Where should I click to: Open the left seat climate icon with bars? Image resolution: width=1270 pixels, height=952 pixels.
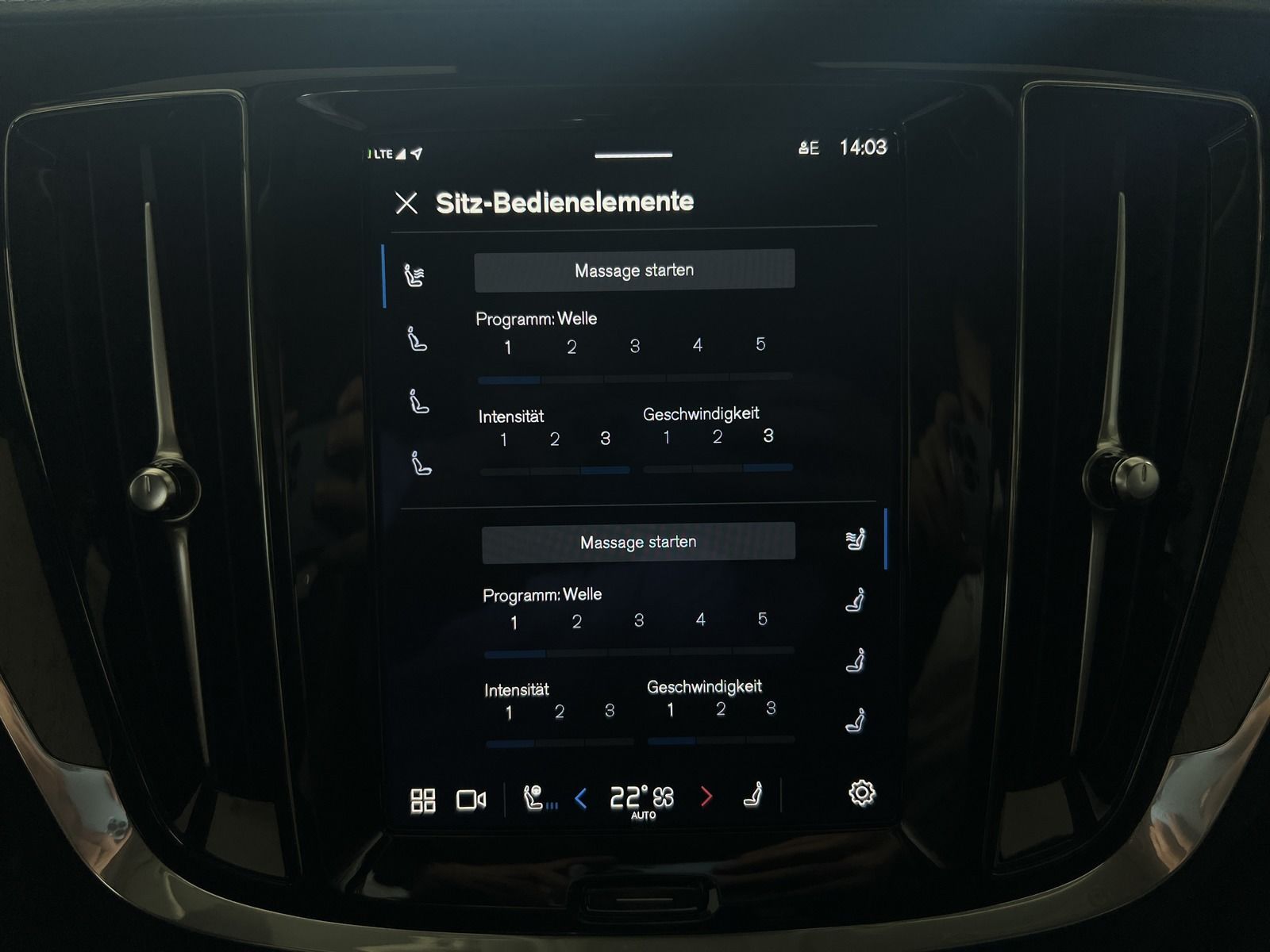[x=539, y=798]
